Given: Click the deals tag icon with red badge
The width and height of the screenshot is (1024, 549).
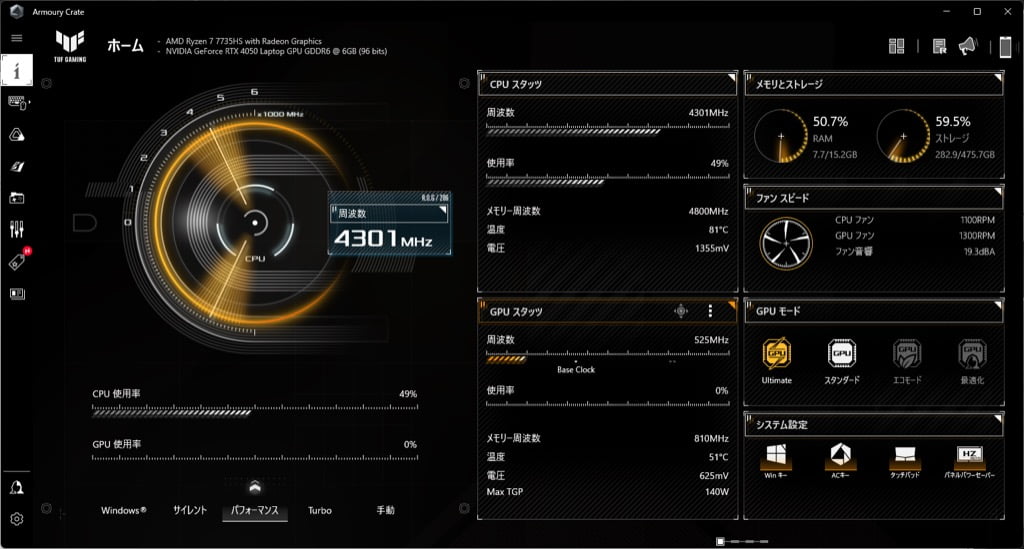Looking at the screenshot, I should [x=17, y=262].
